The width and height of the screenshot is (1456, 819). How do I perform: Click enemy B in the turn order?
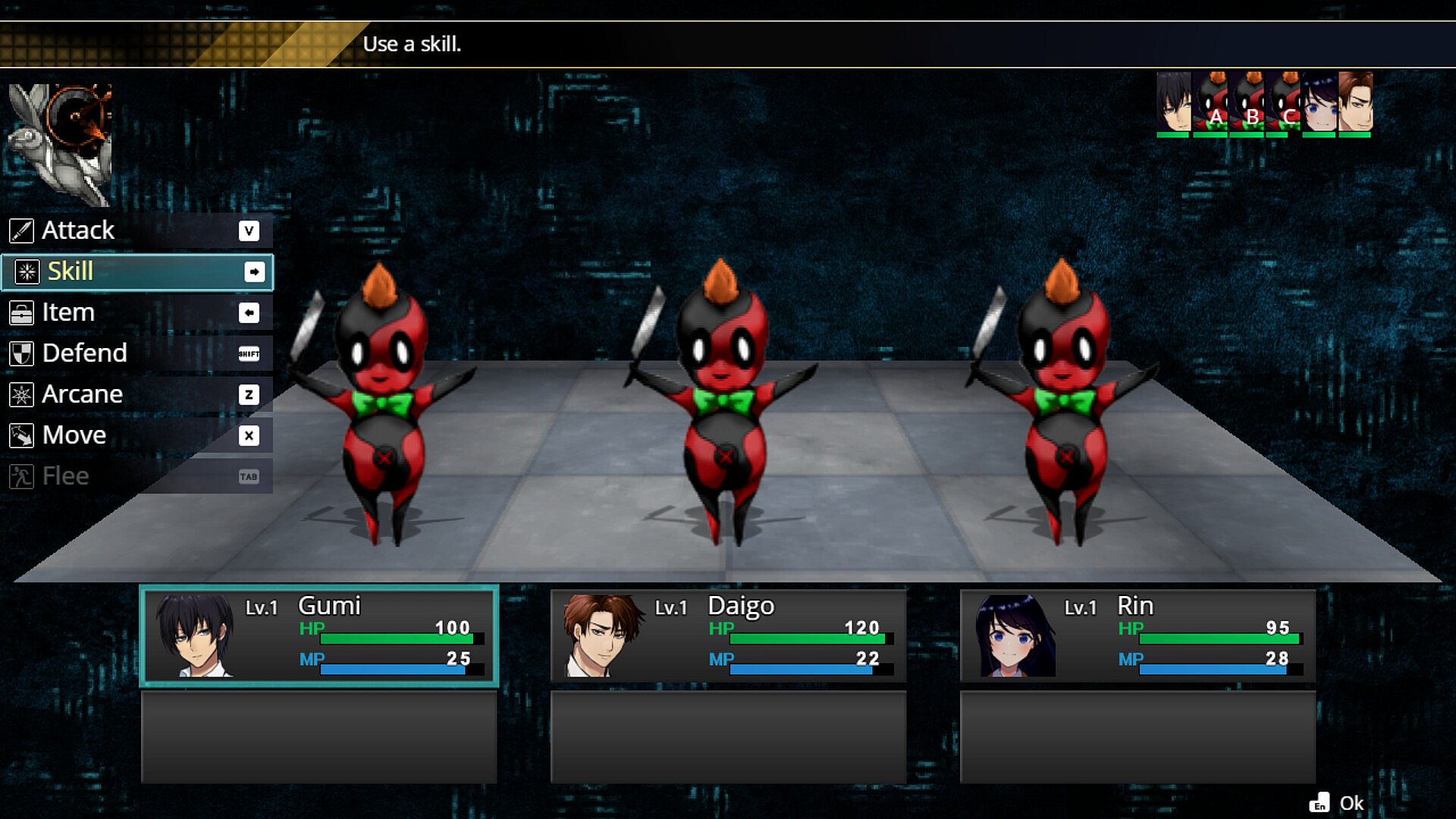[1247, 104]
